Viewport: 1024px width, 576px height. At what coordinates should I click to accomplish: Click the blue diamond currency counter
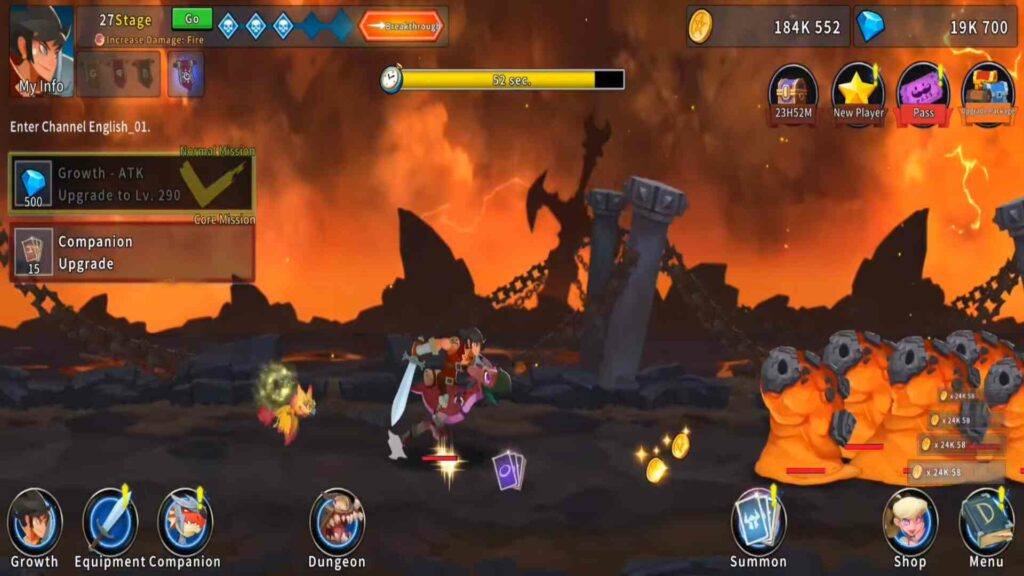tap(935, 27)
